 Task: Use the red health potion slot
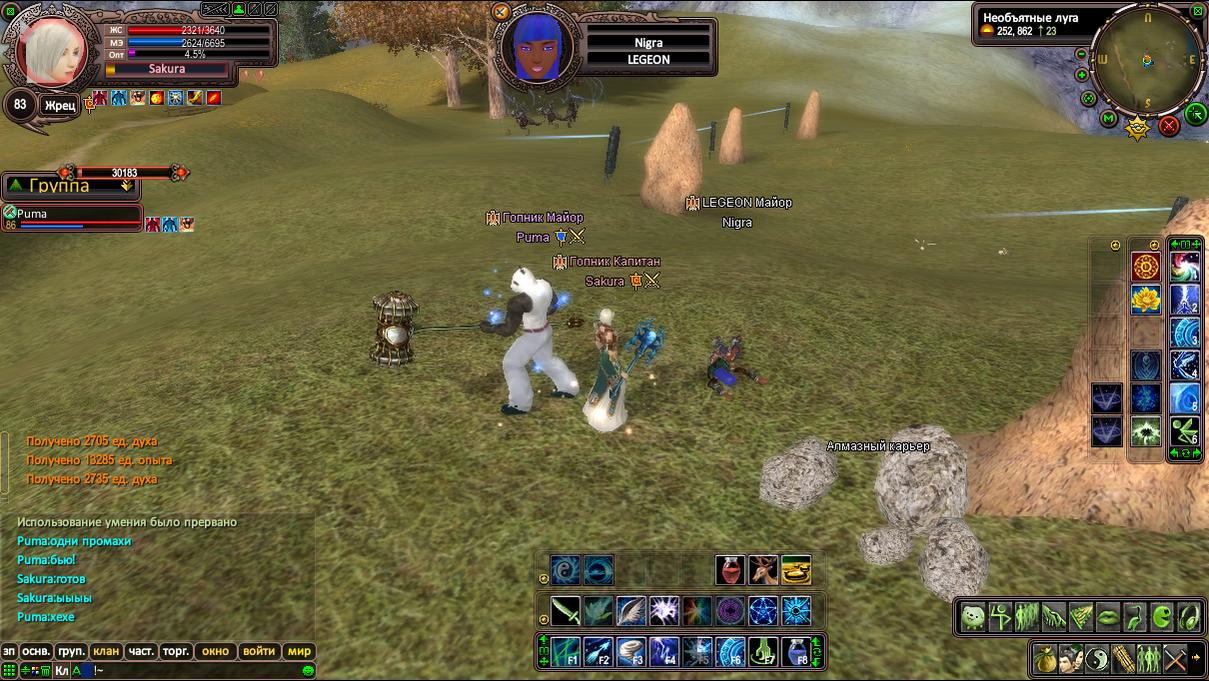point(730,570)
